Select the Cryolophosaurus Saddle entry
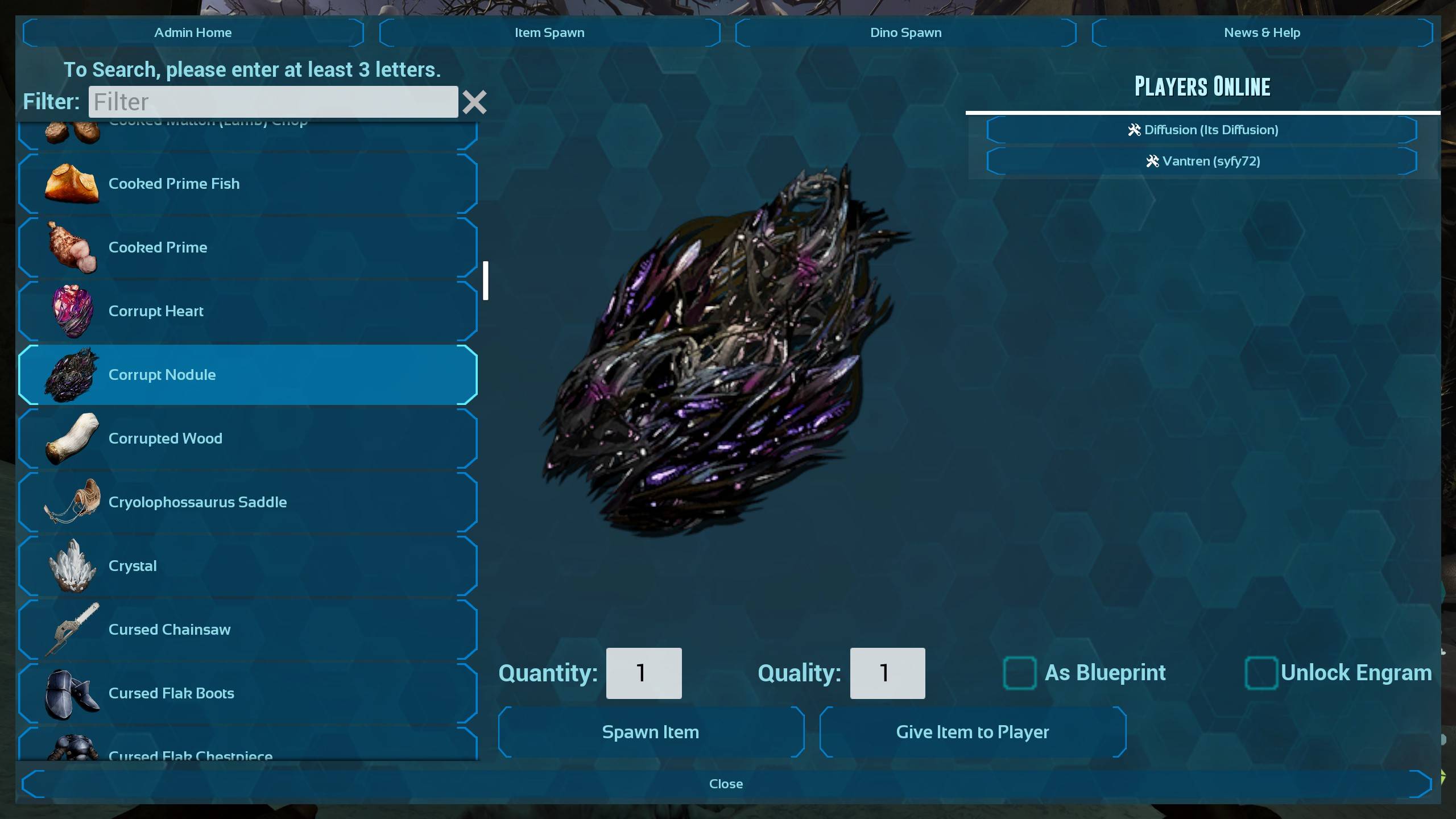The width and height of the screenshot is (1456, 819). point(248,502)
